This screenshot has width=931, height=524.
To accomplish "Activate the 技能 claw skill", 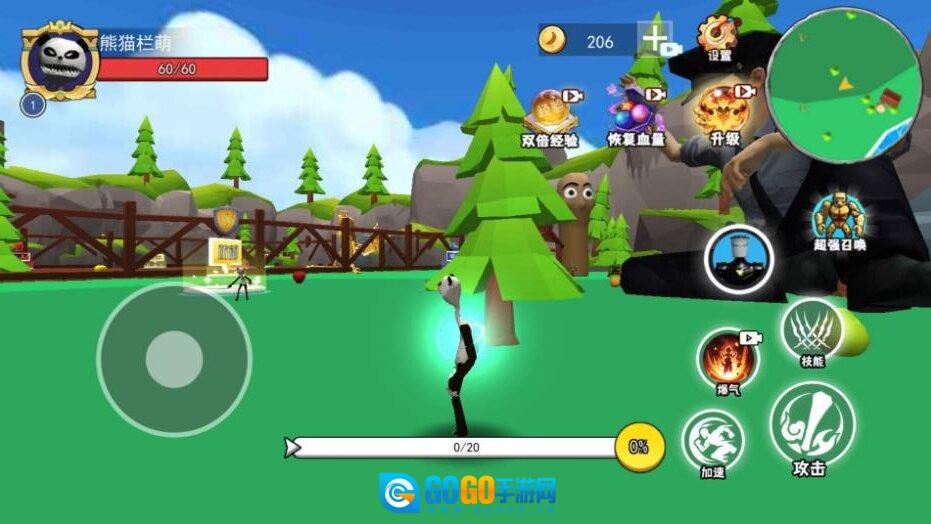I will (x=812, y=329).
